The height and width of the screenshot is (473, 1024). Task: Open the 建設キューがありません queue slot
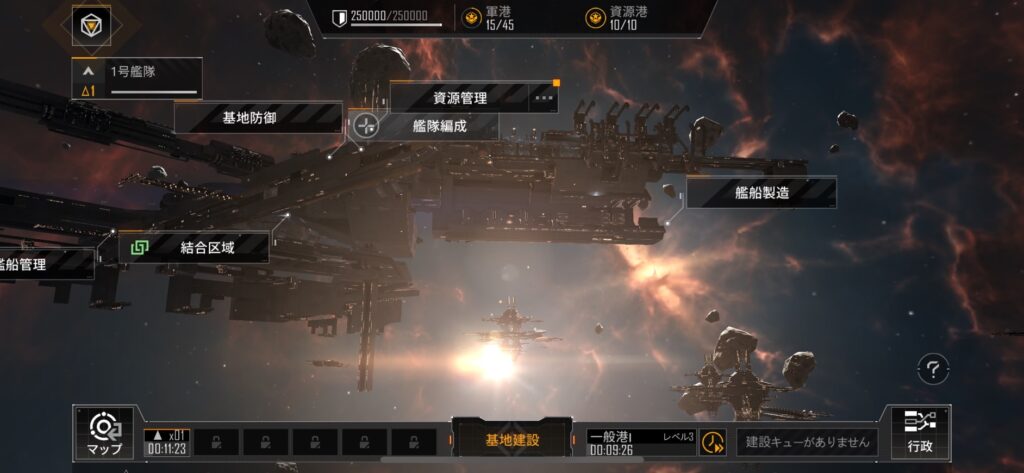(808, 441)
